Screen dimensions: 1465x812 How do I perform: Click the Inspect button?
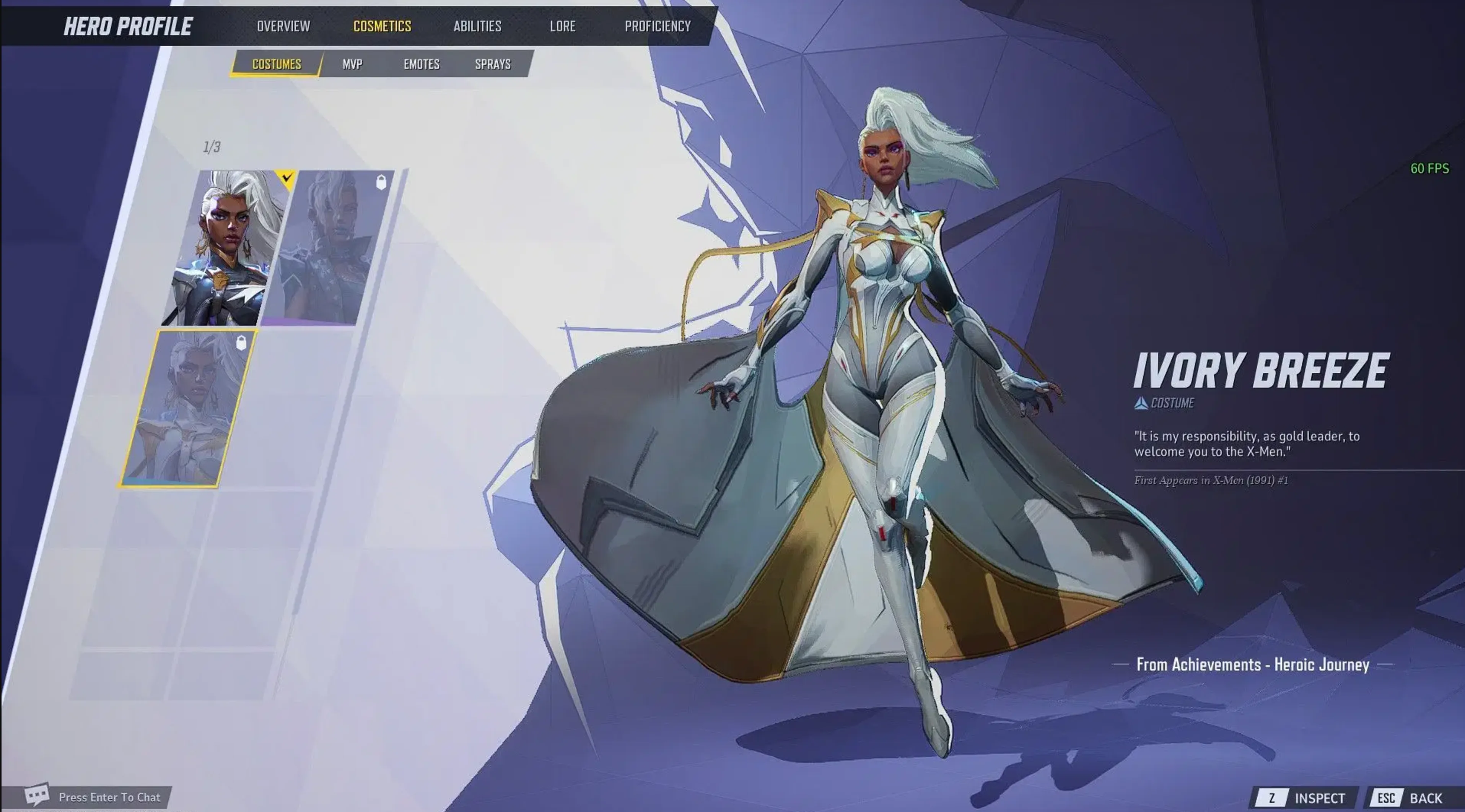point(1306,798)
